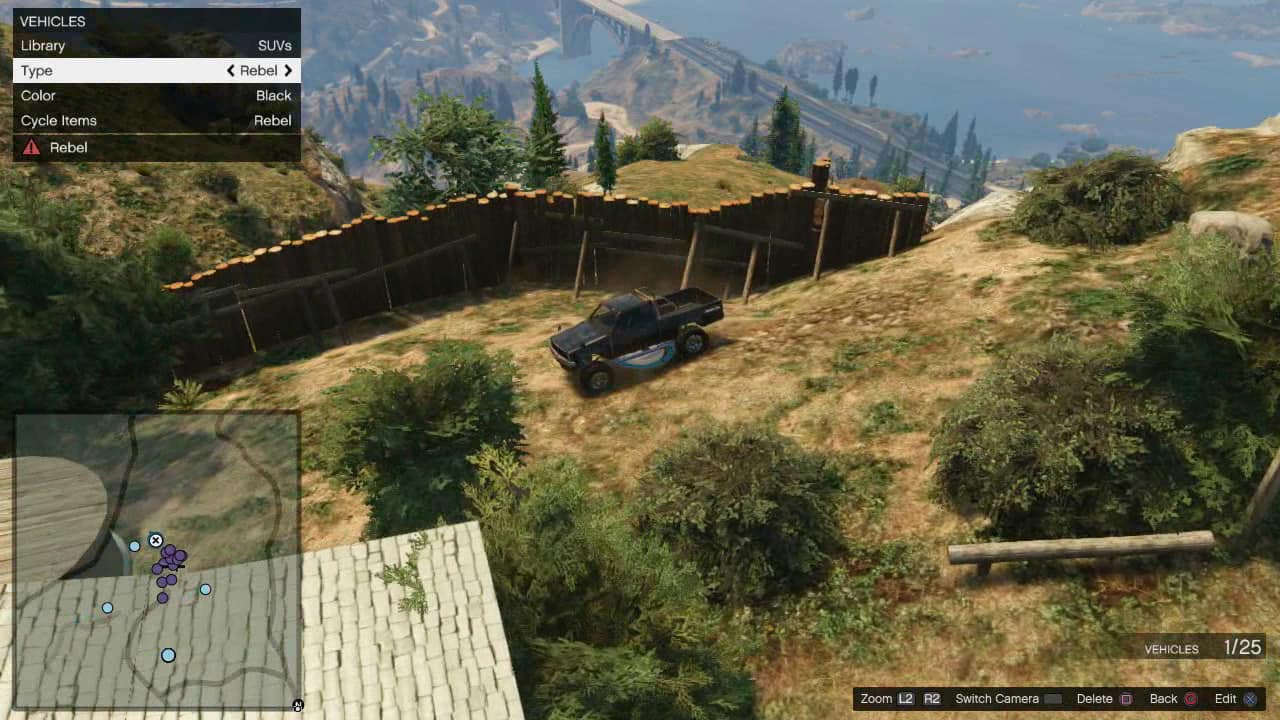Click the circle Back button icon
The image size is (1280, 720).
pos(1188,699)
